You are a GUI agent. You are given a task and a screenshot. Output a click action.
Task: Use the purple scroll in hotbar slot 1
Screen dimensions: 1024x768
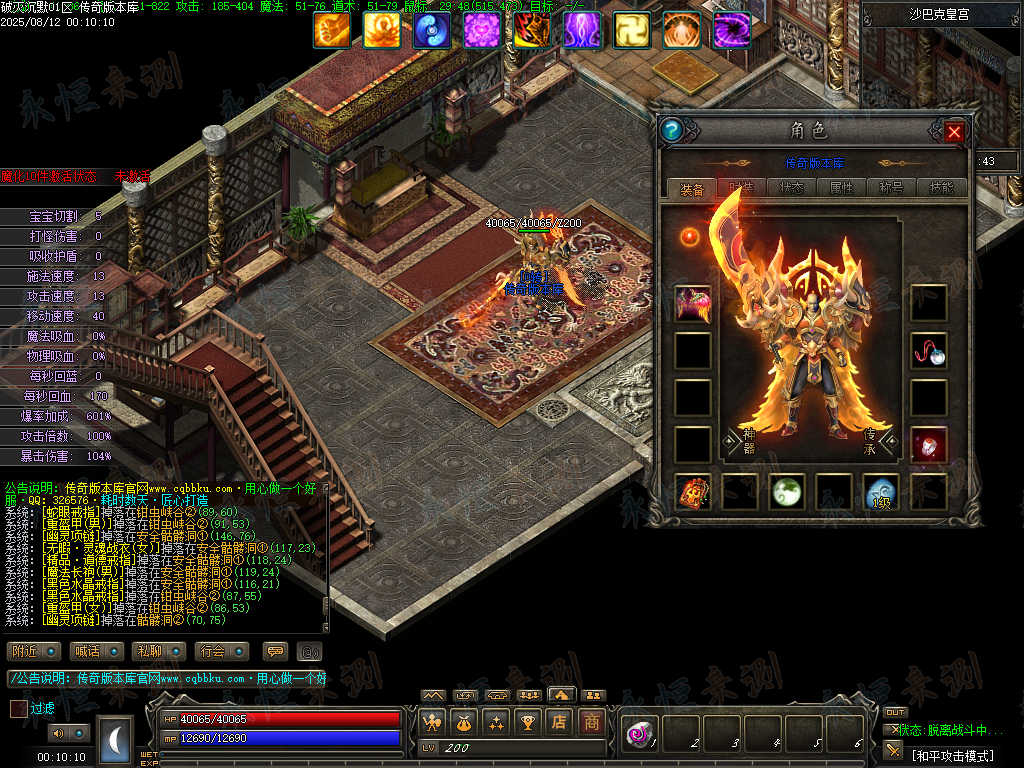(637, 735)
